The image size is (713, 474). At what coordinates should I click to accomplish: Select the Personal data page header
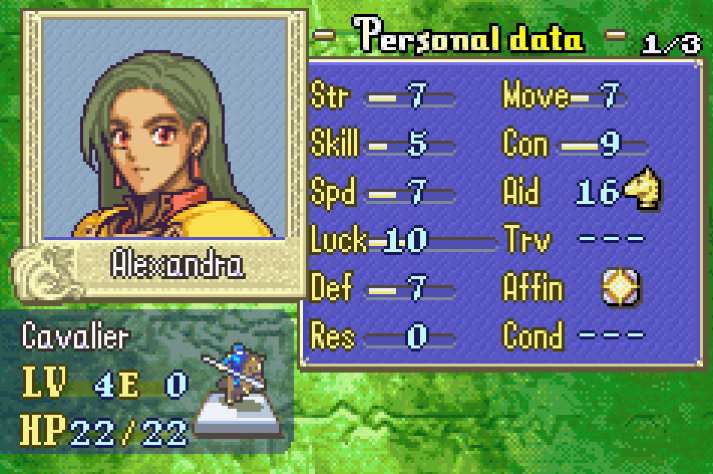click(470, 39)
